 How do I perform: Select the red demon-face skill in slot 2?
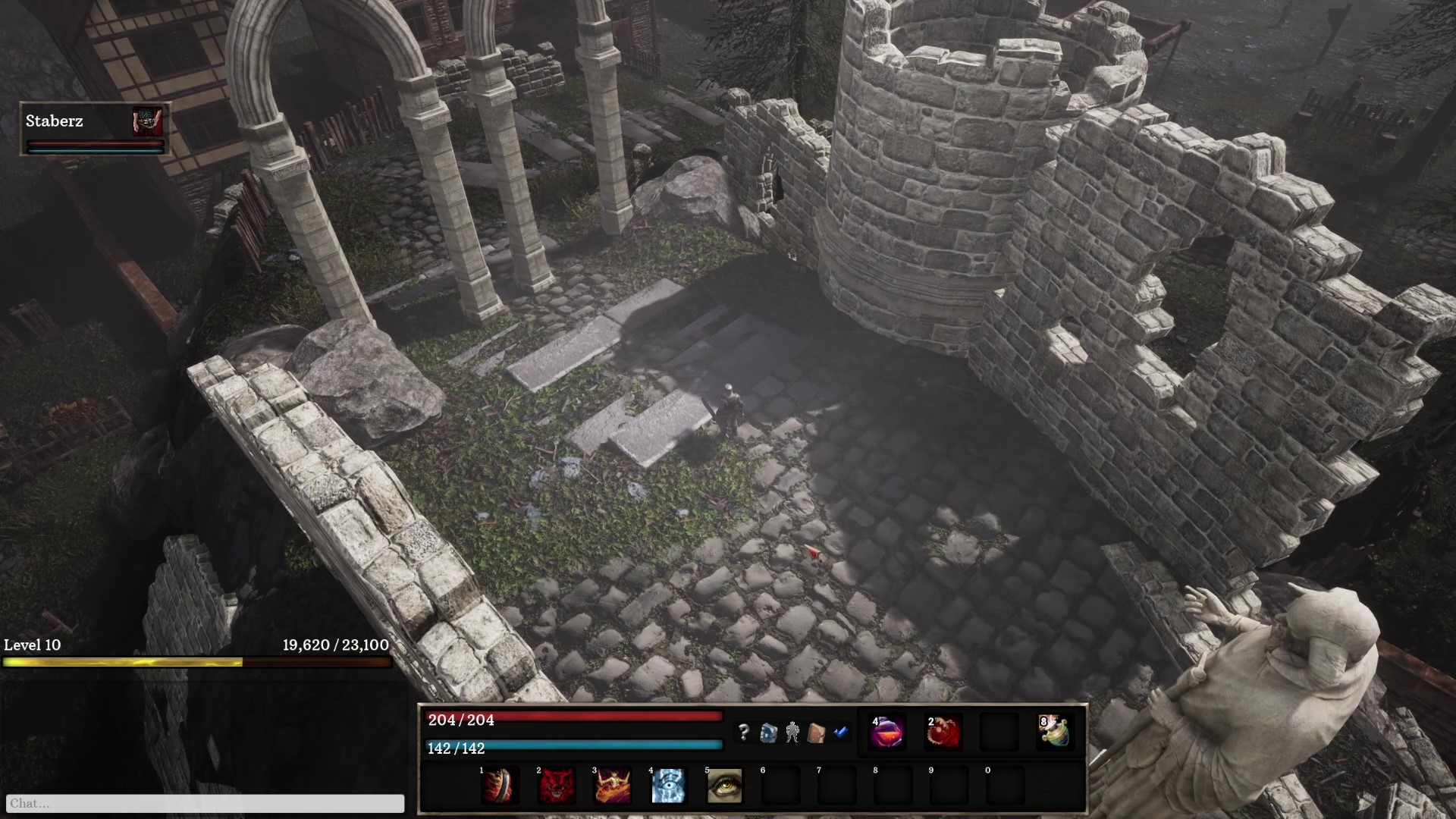tap(555, 786)
